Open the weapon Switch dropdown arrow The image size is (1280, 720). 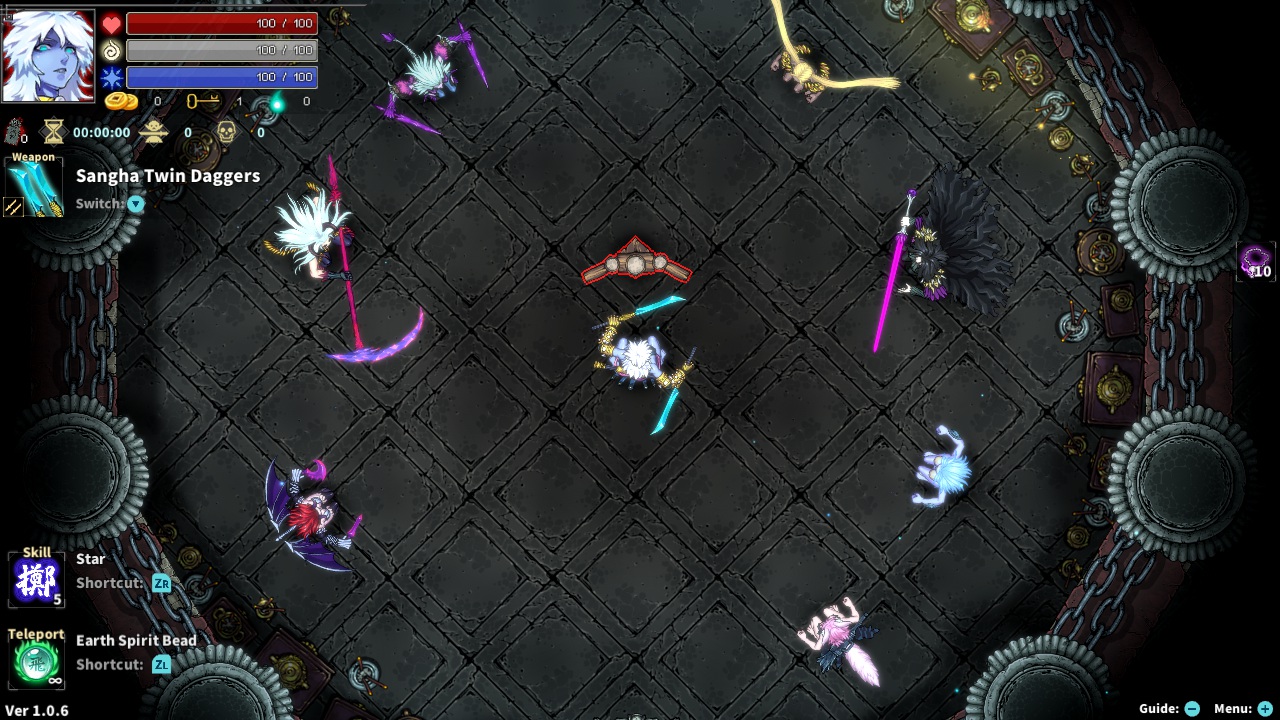click(x=136, y=204)
